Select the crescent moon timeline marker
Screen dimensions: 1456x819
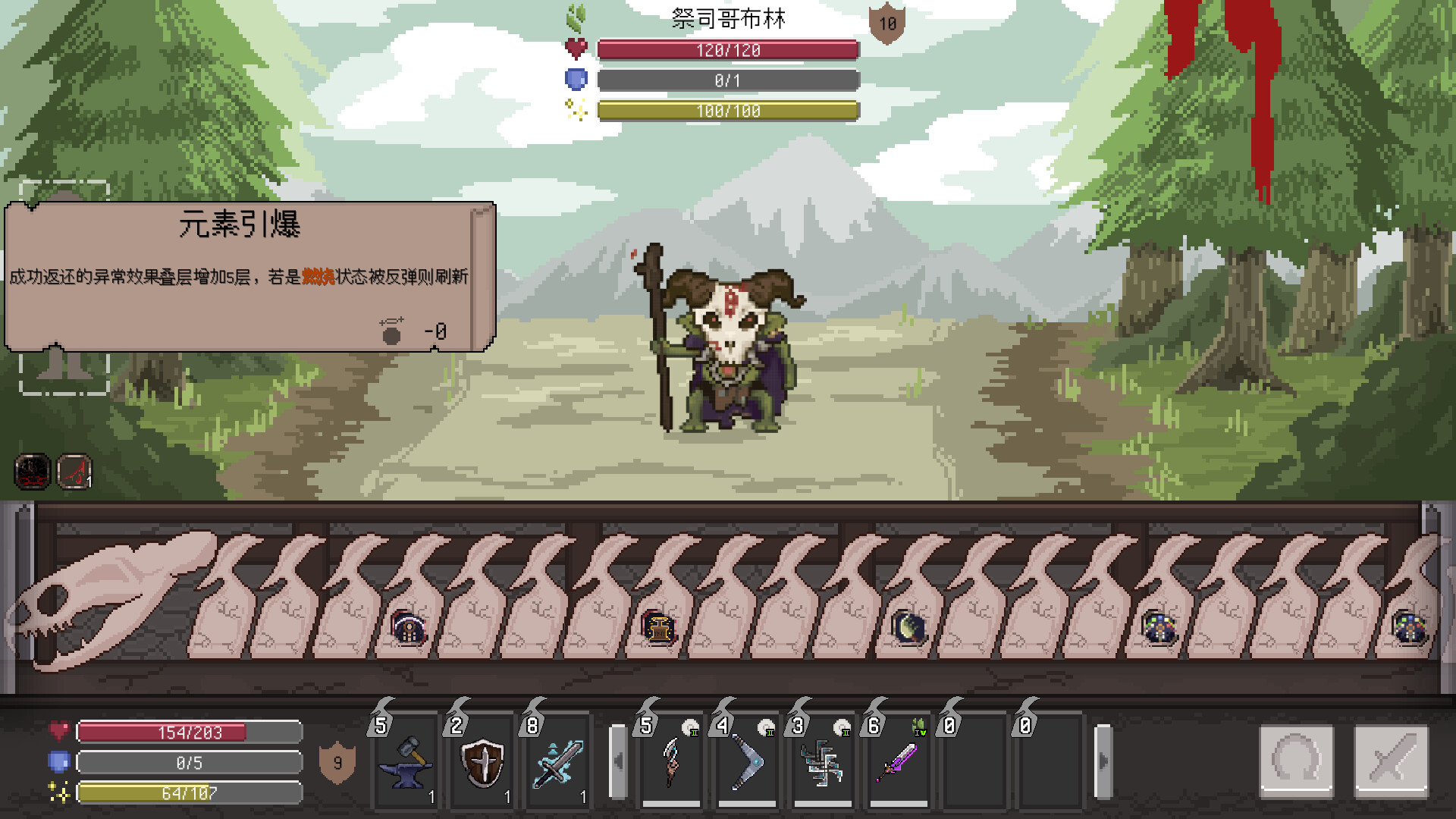click(x=908, y=628)
